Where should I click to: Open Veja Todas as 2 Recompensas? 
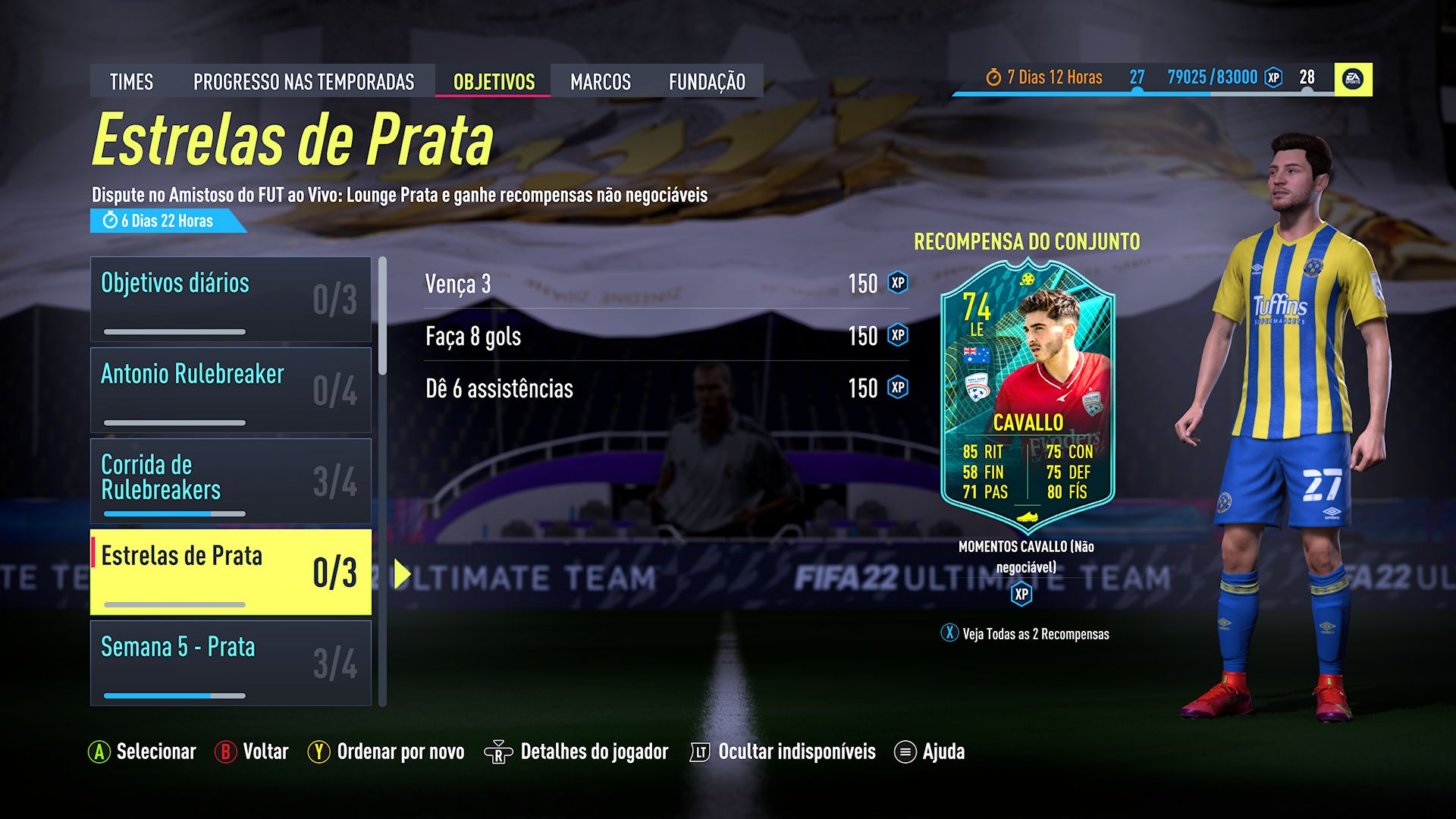click(x=1024, y=634)
